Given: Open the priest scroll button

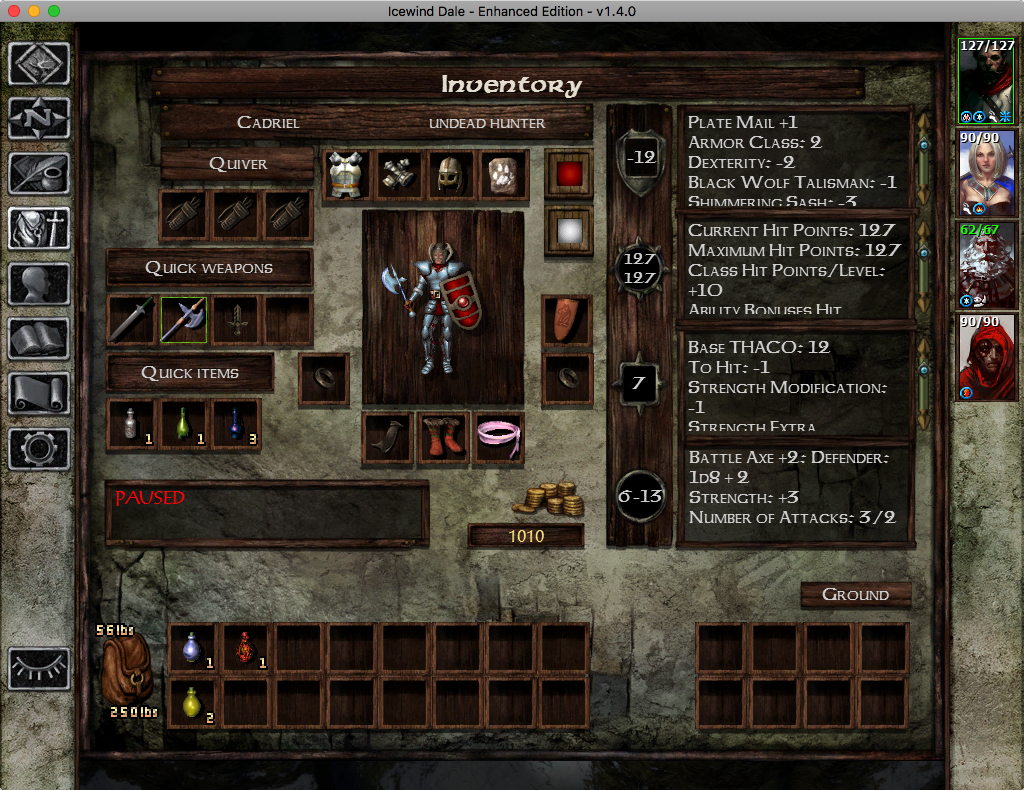Looking at the screenshot, I should (39, 394).
